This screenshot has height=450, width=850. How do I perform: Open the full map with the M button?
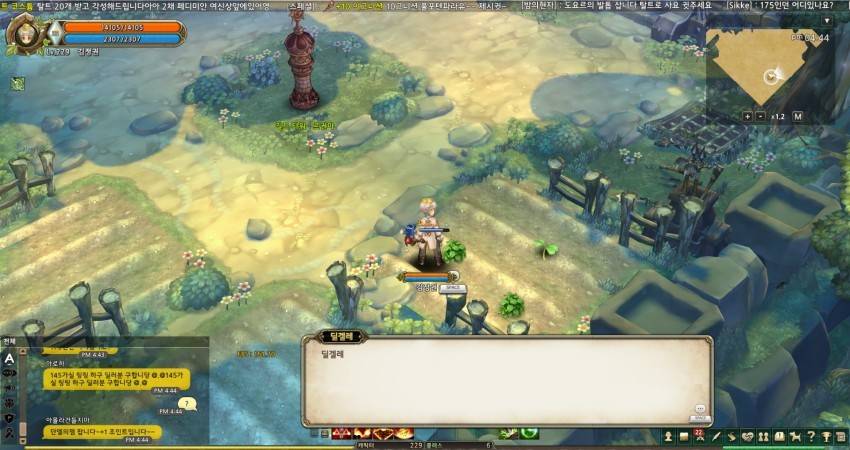click(798, 116)
